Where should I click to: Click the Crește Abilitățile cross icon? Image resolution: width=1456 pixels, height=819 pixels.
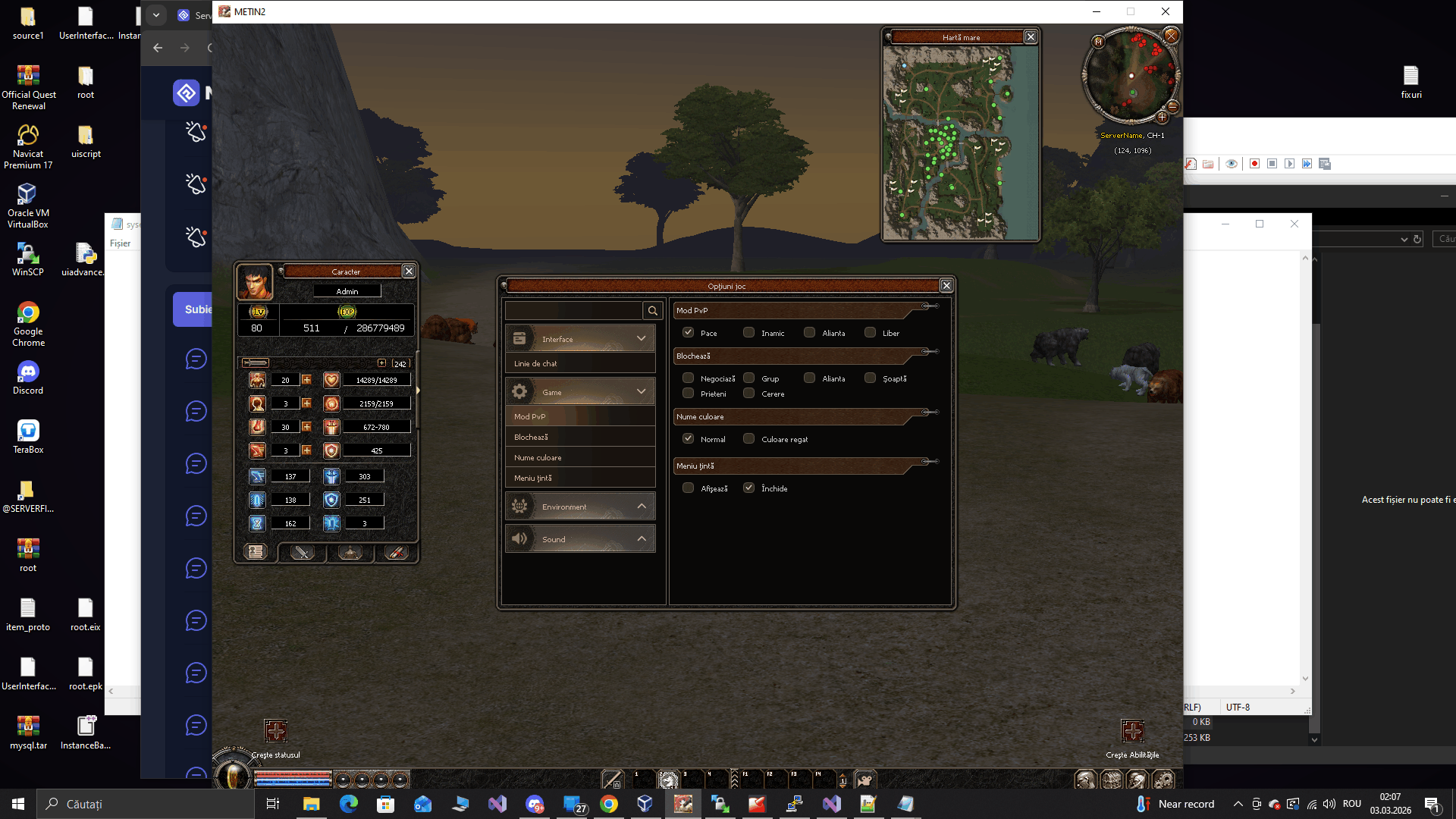pos(1134,730)
